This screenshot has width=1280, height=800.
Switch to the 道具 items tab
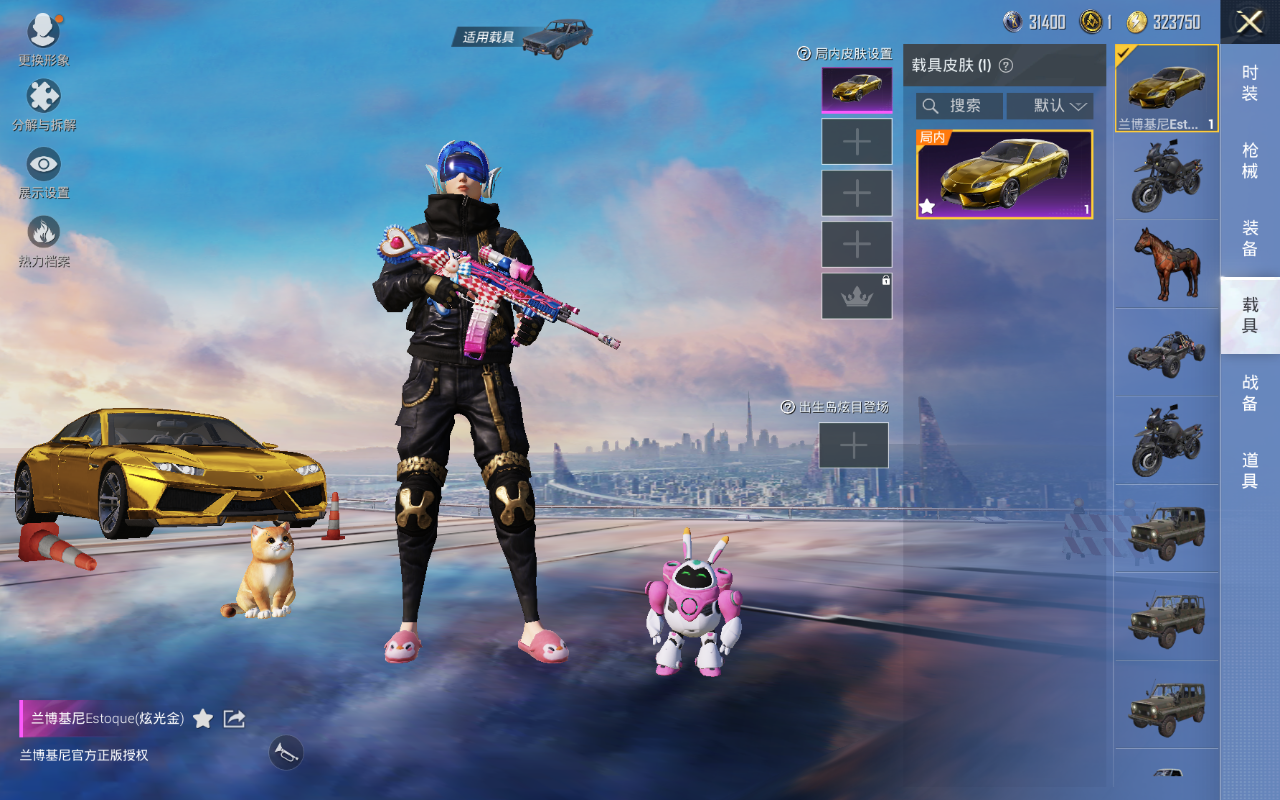click(1249, 470)
